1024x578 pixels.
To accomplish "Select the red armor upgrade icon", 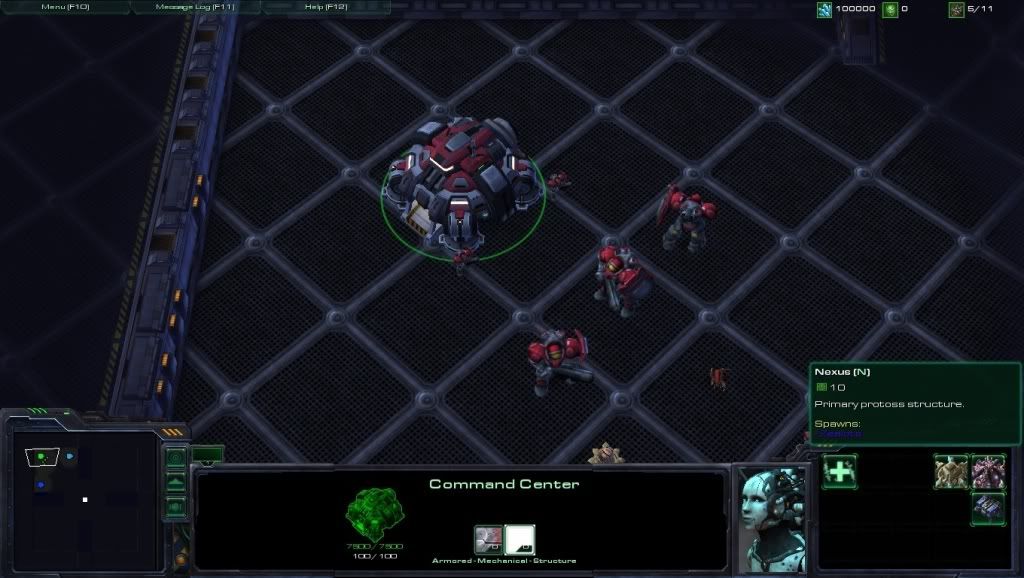I will pyautogui.click(x=488, y=540).
